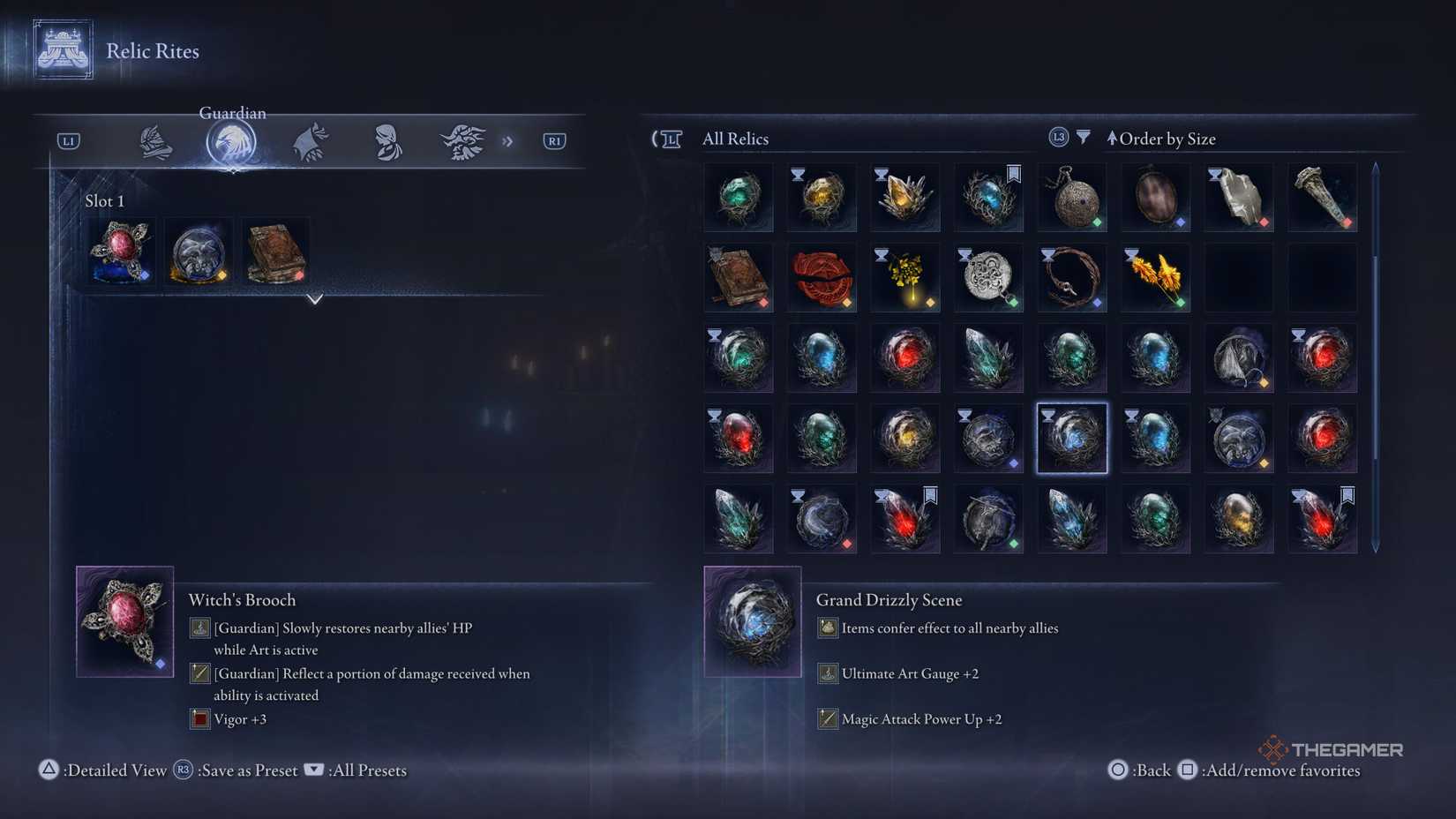Toggle the favorite bookmark on the fourth top-row relic
1456x819 pixels.
pyautogui.click(x=1013, y=174)
